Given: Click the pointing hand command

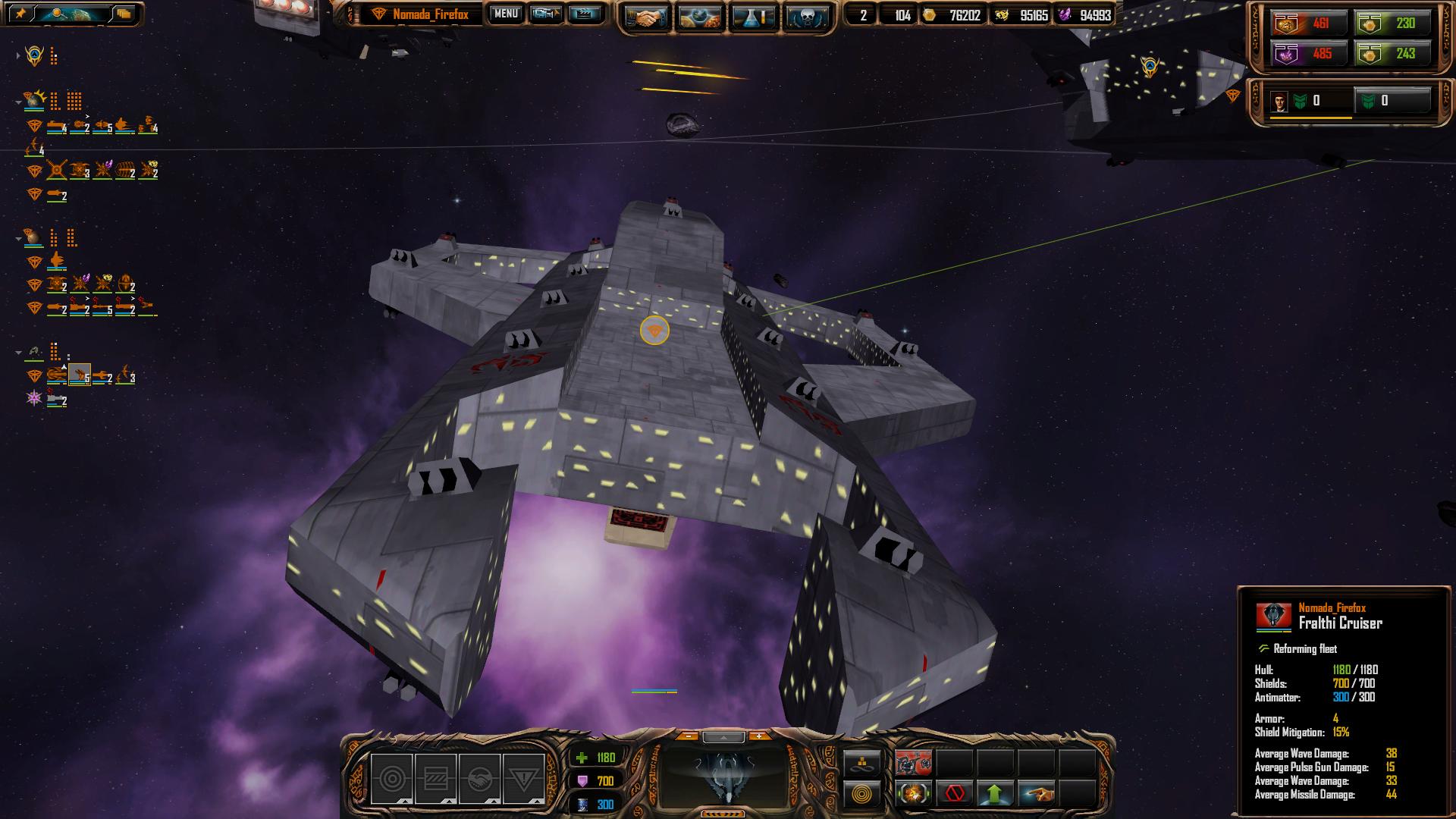Looking at the screenshot, I should tap(1036, 794).
